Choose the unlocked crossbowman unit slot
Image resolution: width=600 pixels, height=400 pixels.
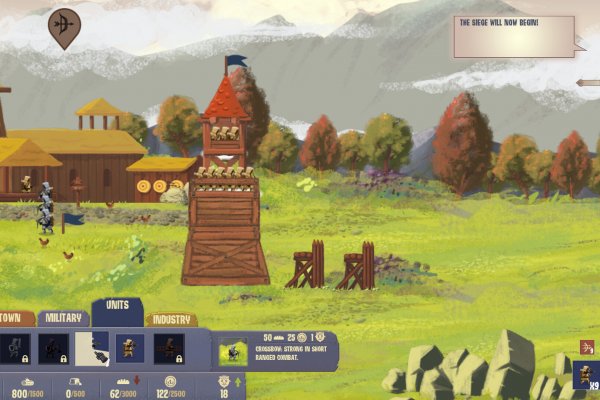point(129,348)
